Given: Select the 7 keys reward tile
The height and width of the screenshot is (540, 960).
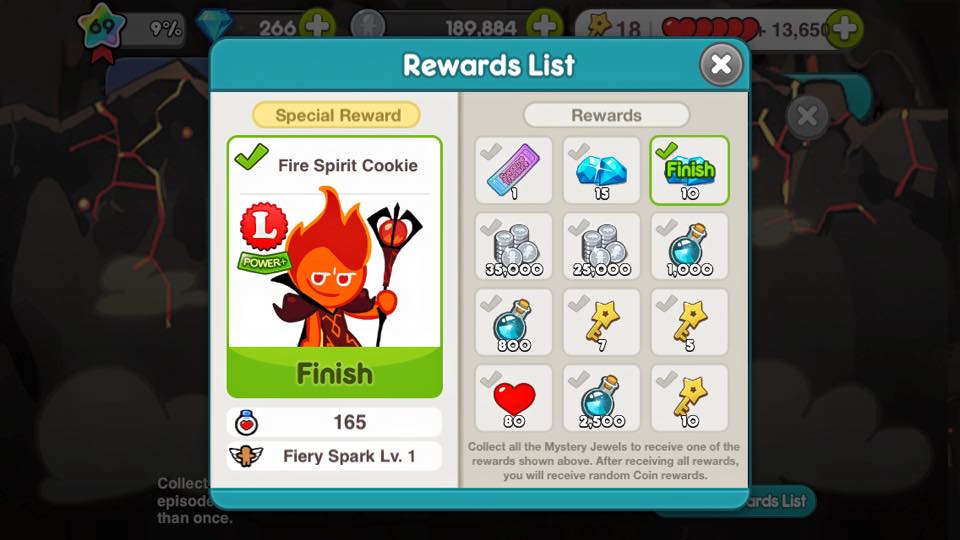Looking at the screenshot, I should point(602,322).
